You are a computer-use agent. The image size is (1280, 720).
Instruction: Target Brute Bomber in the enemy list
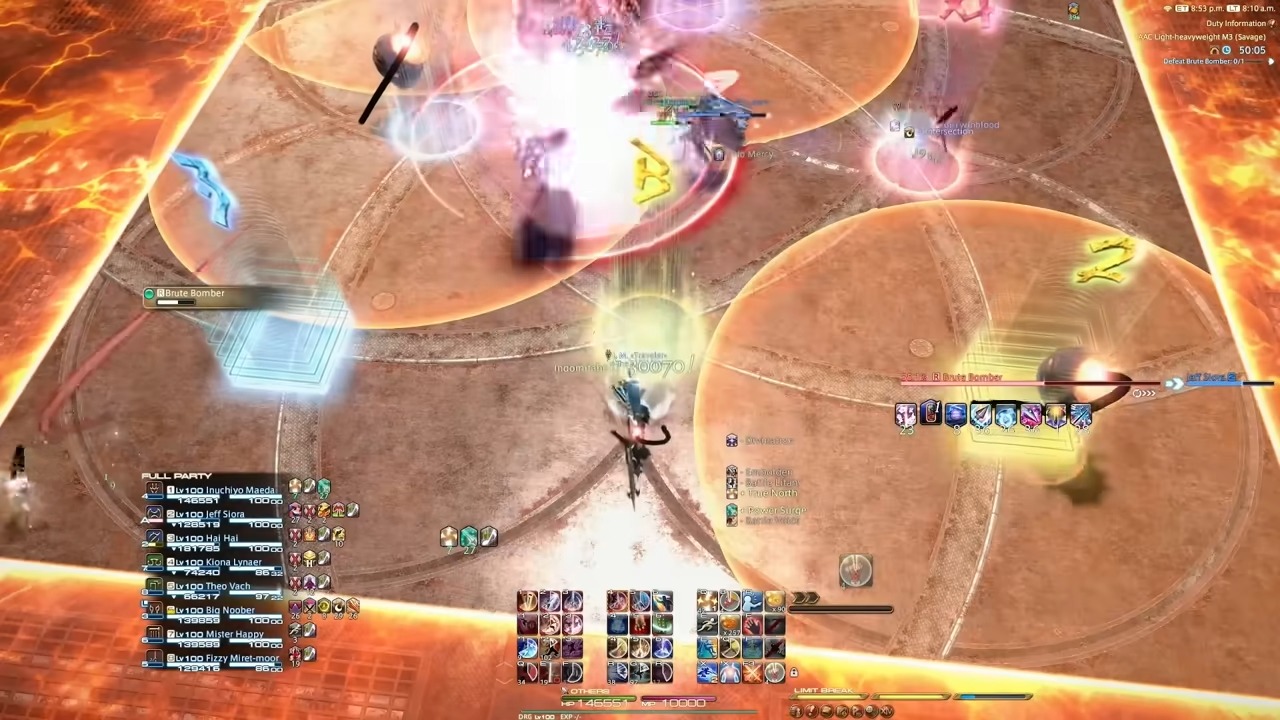193,293
